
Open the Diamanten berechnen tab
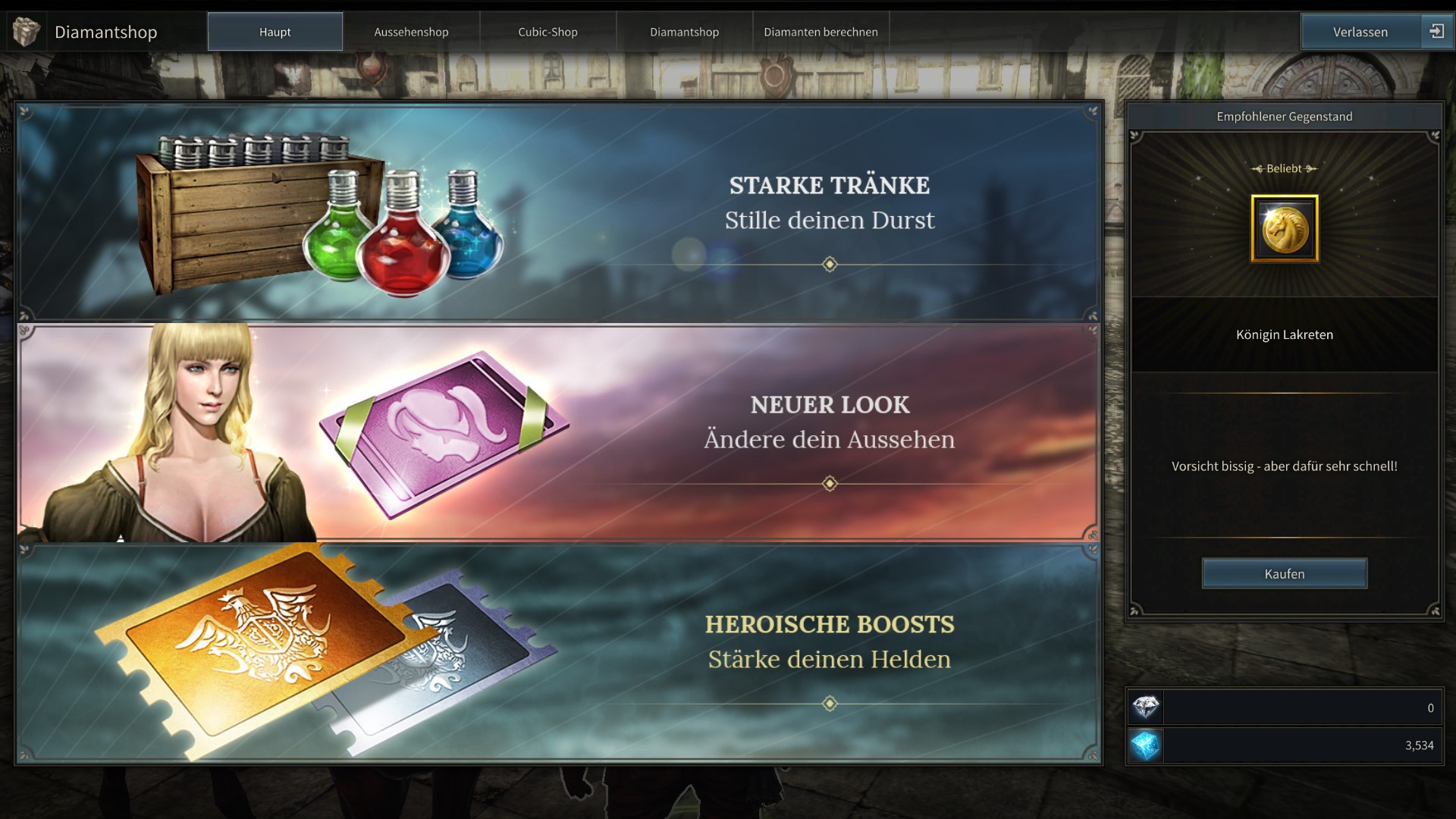(x=821, y=32)
